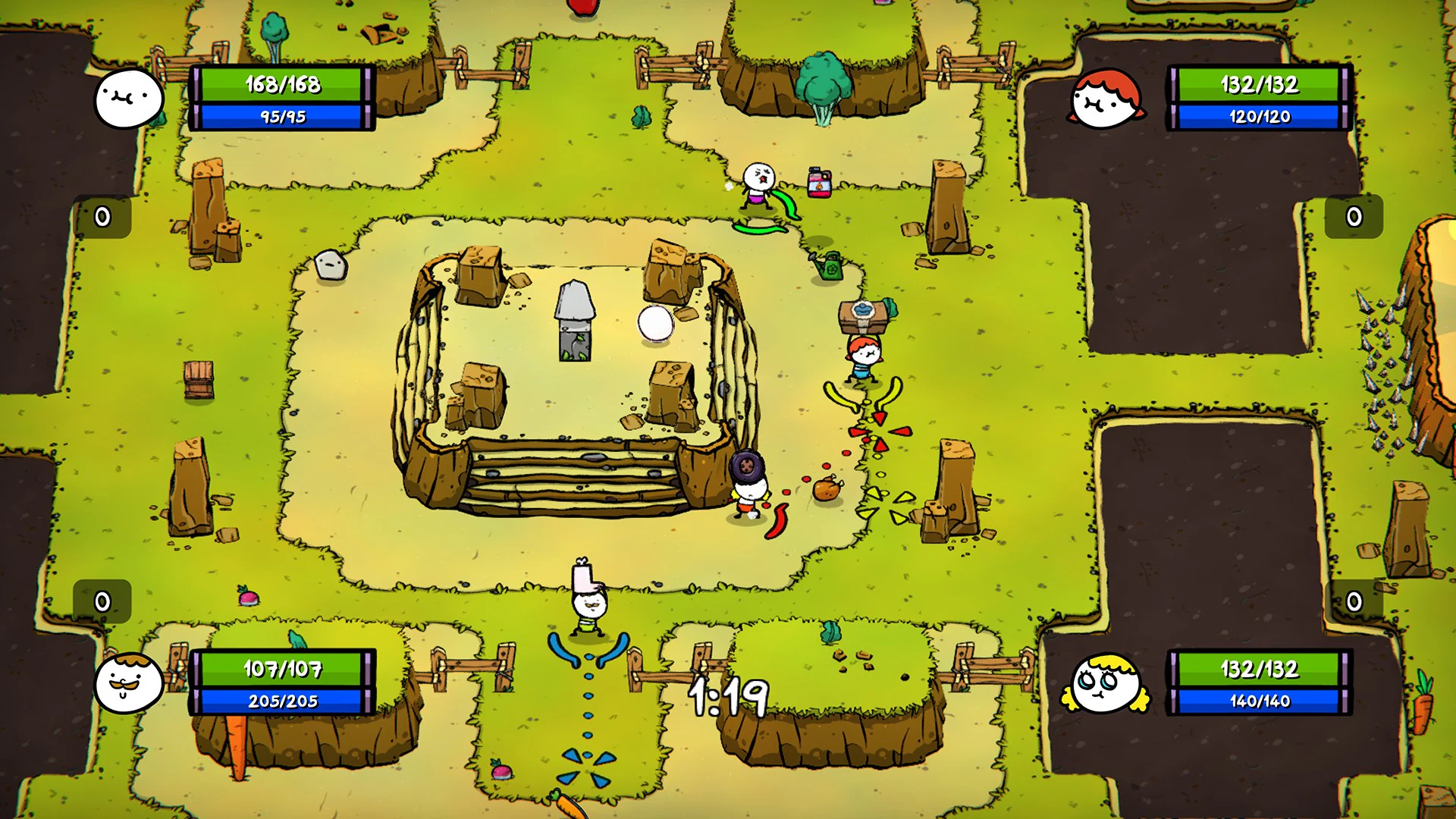Click the top-left white player portrait
Image resolution: width=1456 pixels, height=819 pixels.
pos(129,99)
